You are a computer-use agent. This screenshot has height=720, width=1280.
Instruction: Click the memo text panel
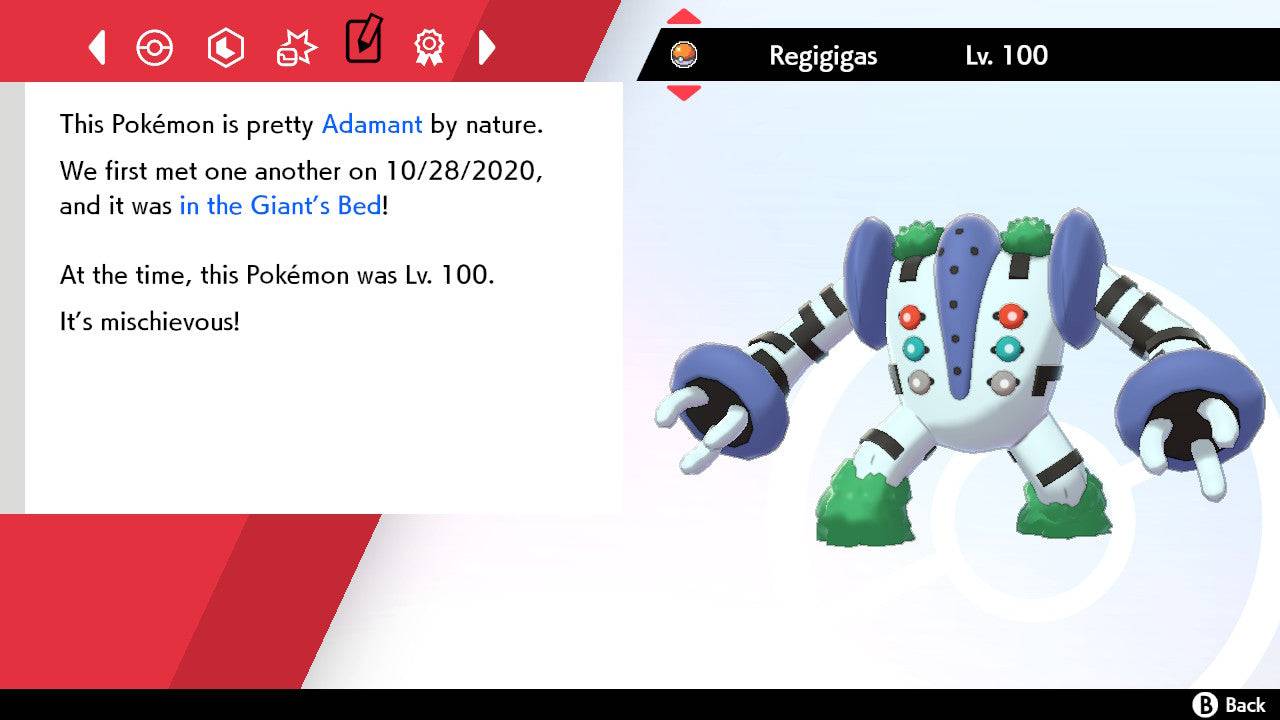[320, 300]
